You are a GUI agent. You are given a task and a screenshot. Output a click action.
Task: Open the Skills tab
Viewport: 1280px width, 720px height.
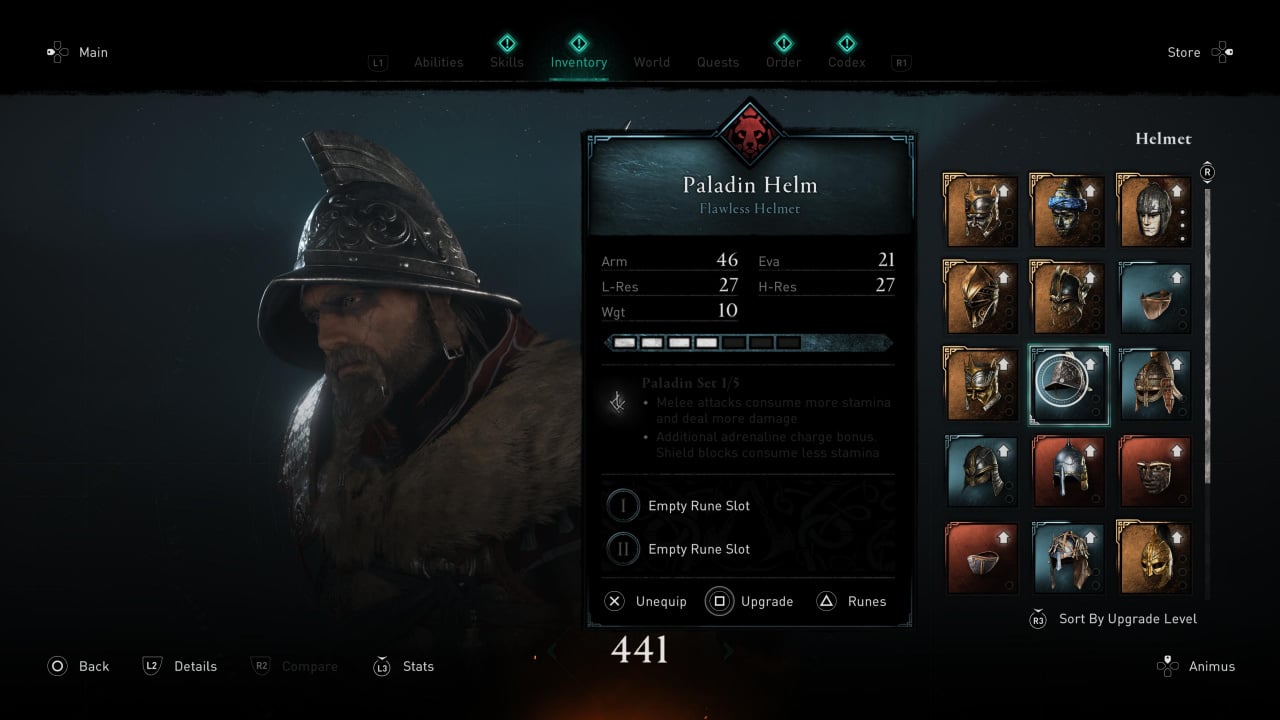pyautogui.click(x=507, y=62)
